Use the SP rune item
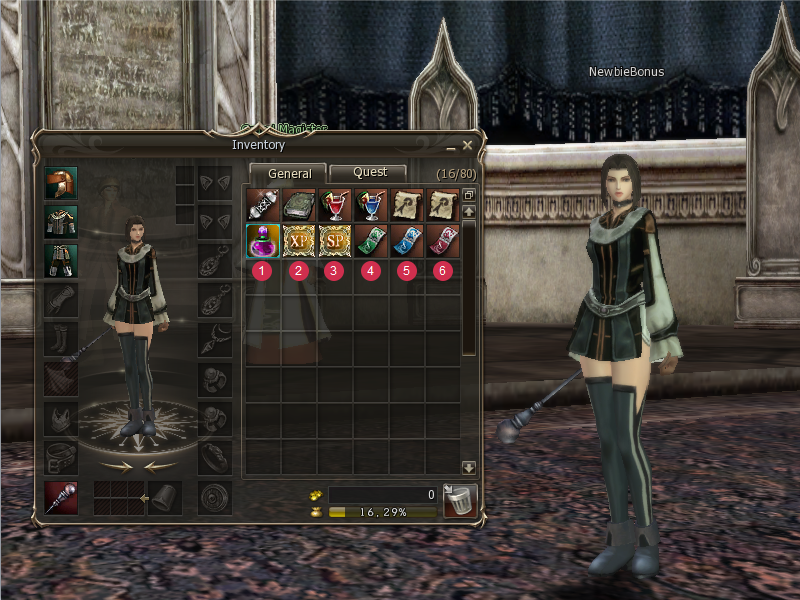 click(x=333, y=240)
